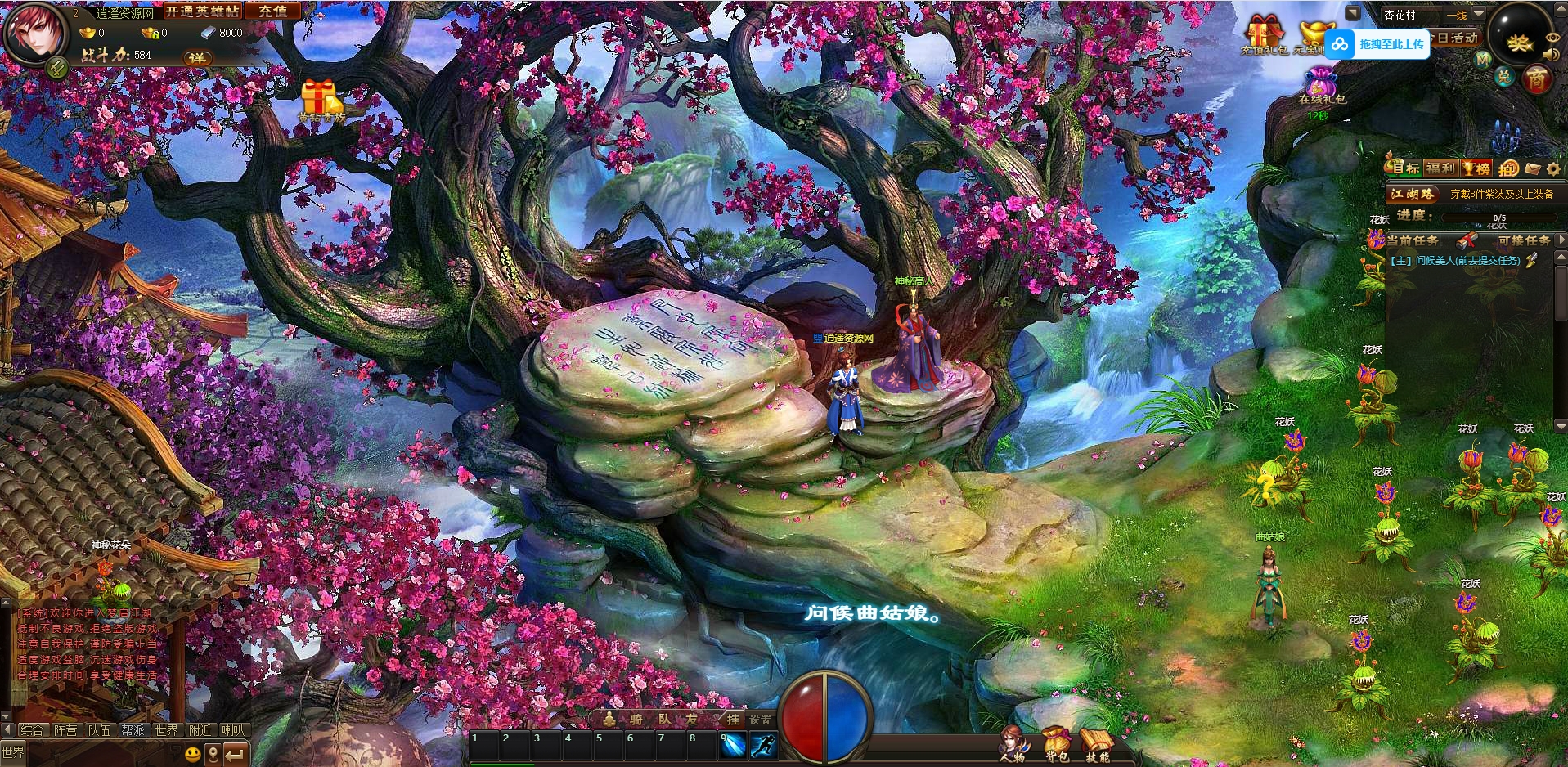Screen dimensions: 1568x767
Task: Click the 进度 0/5 progress bar
Action: click(1499, 217)
